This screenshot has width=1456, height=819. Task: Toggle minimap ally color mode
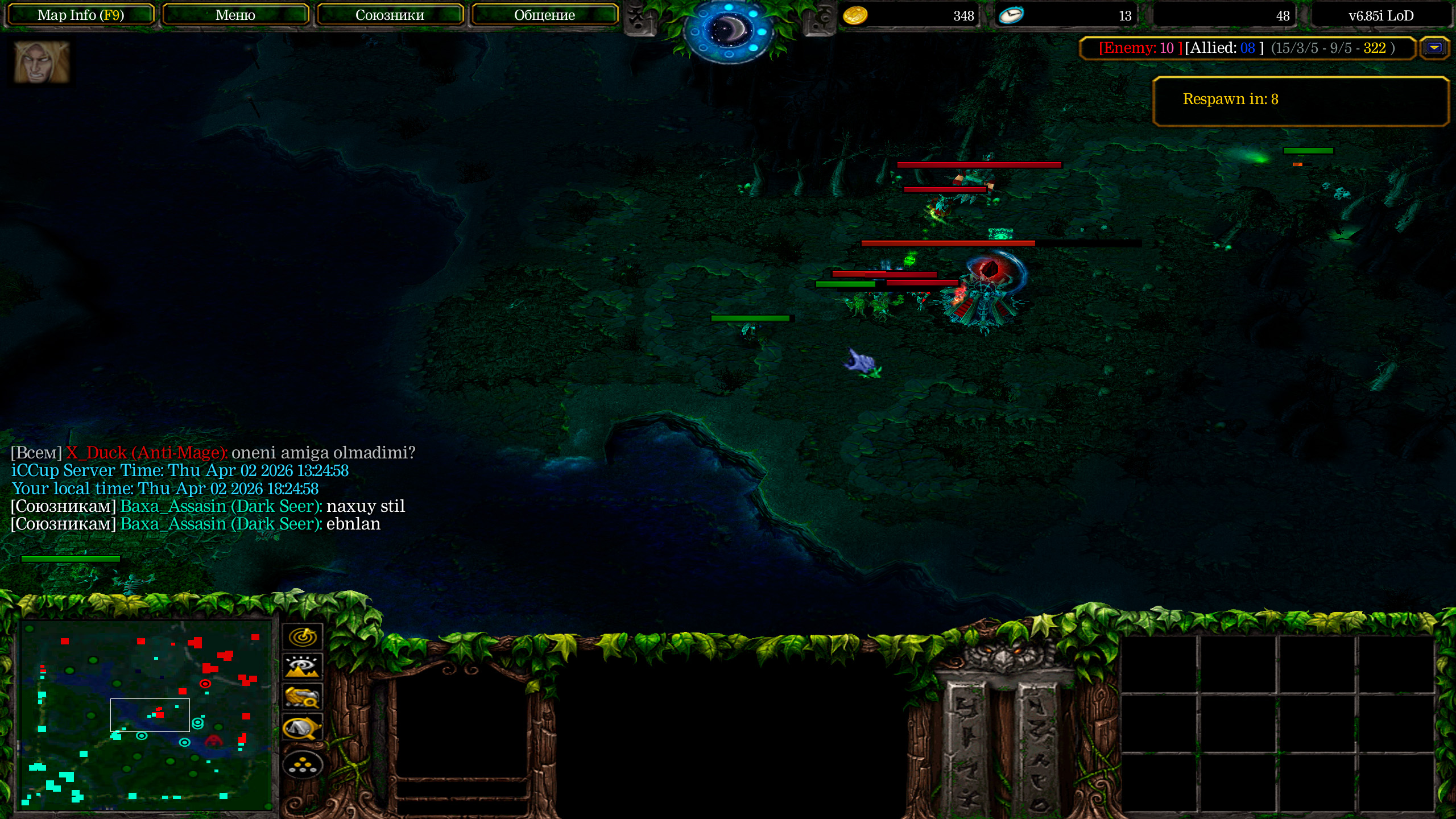tap(303, 697)
